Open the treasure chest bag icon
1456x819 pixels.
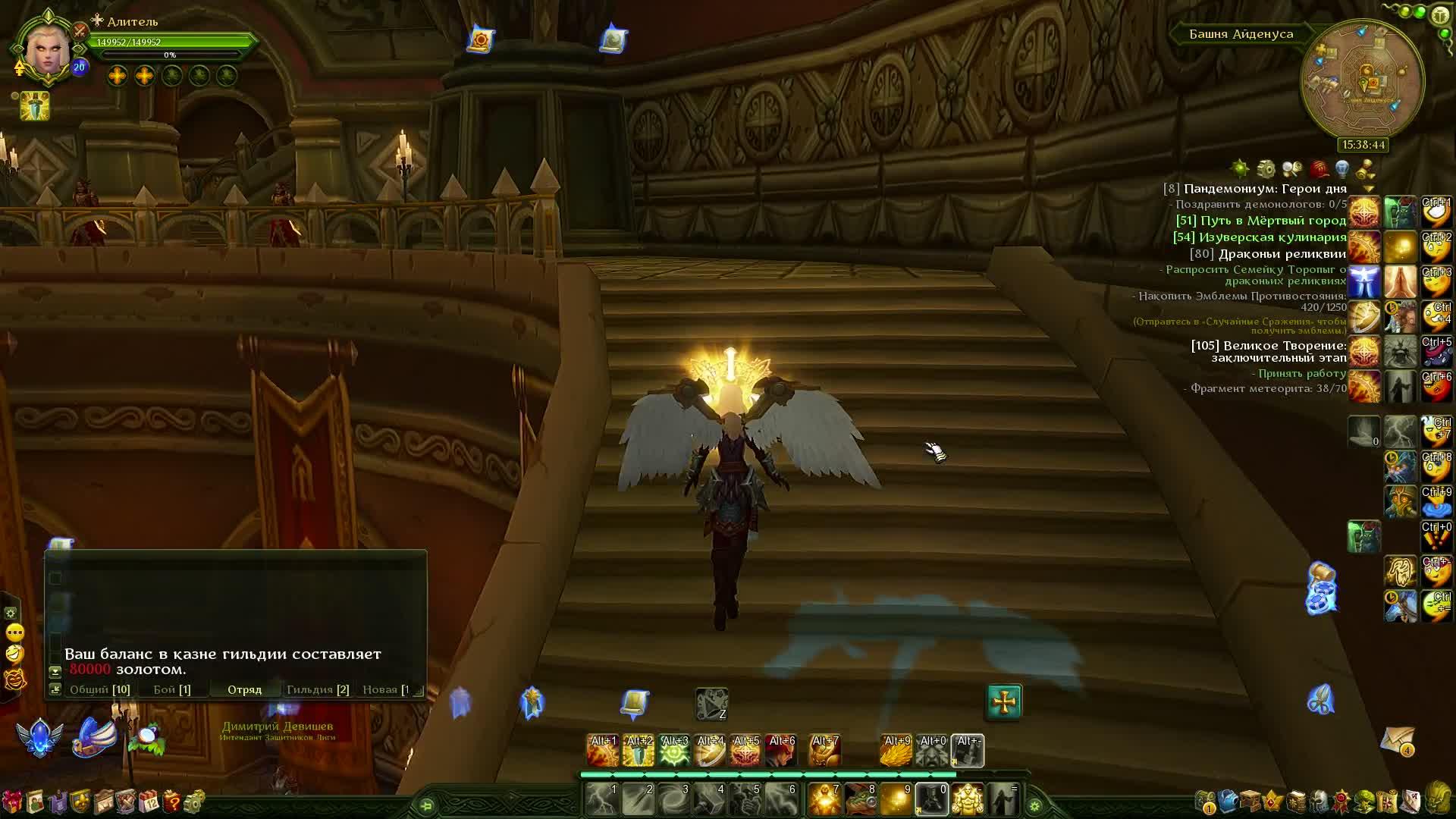pyautogui.click(x=1250, y=801)
